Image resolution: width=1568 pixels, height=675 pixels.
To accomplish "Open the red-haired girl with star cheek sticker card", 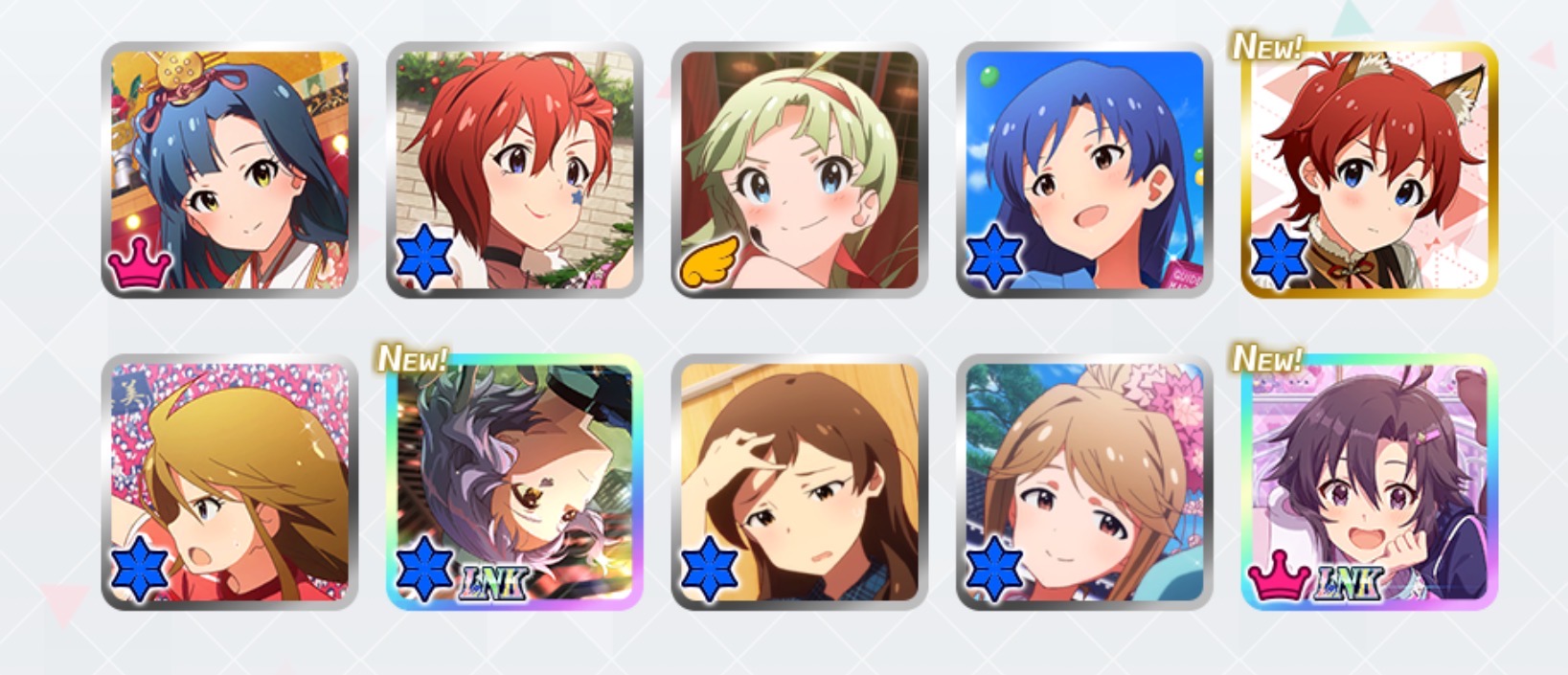I will click(514, 169).
